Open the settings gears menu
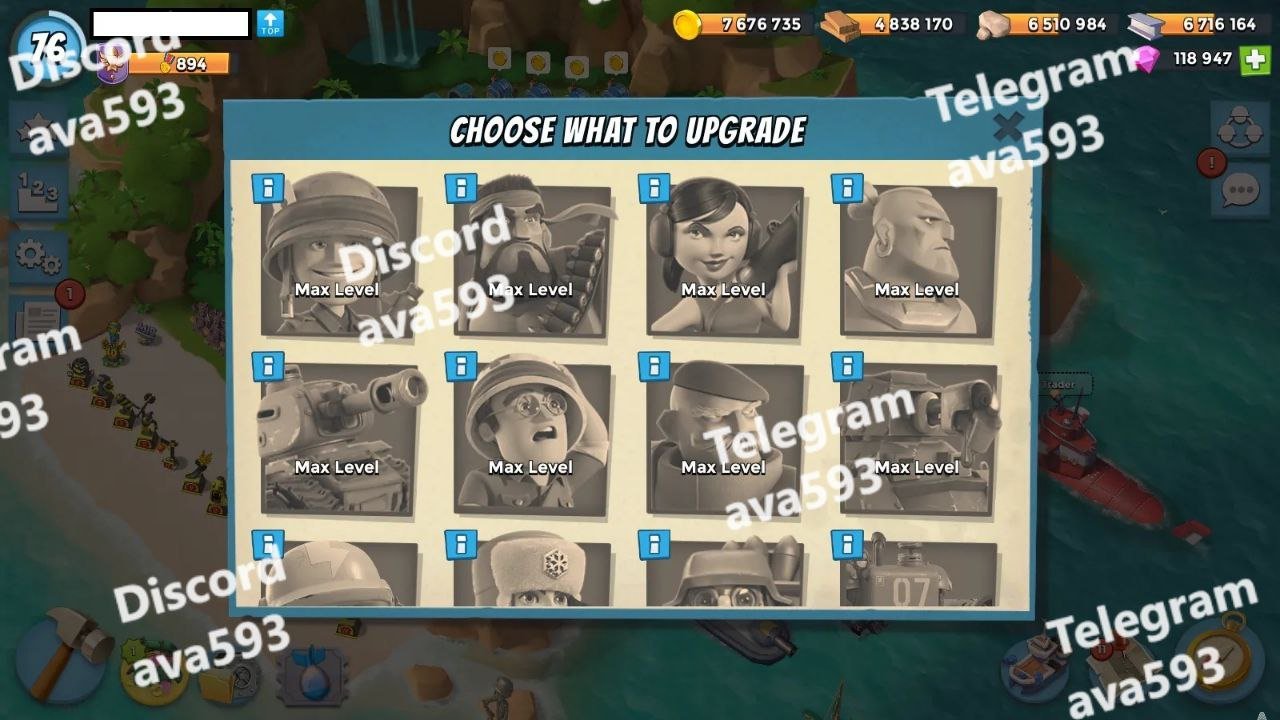The image size is (1280, 720). [38, 257]
